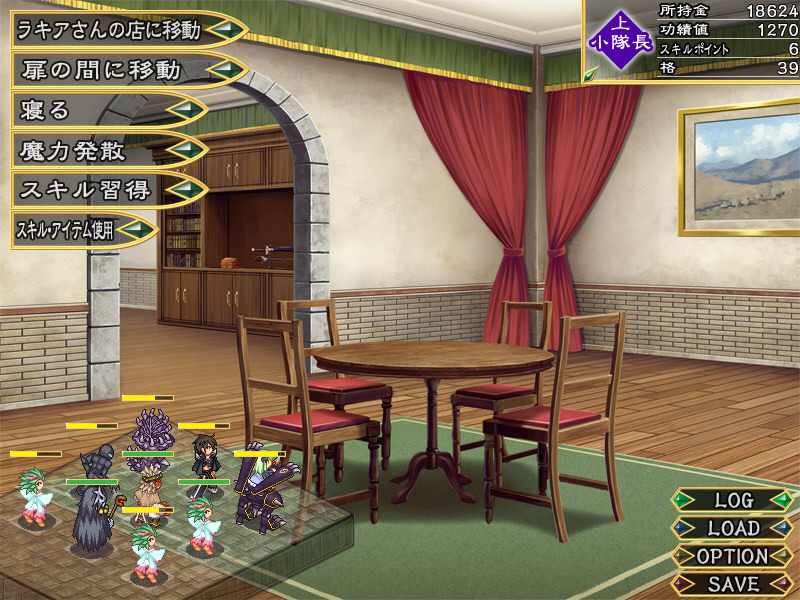Open the LOG button

pyautogui.click(x=734, y=499)
